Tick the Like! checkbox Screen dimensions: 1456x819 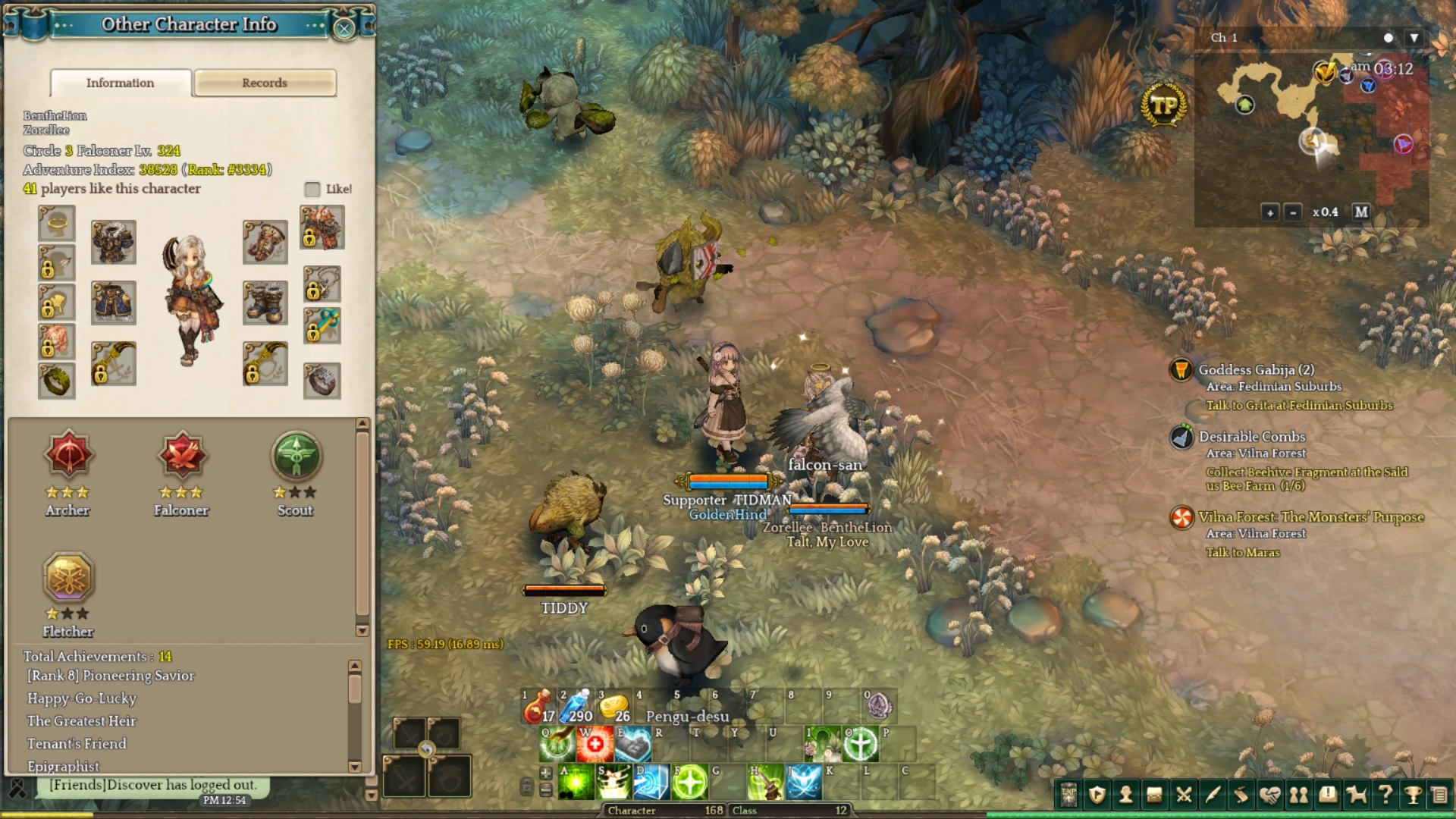tap(312, 189)
